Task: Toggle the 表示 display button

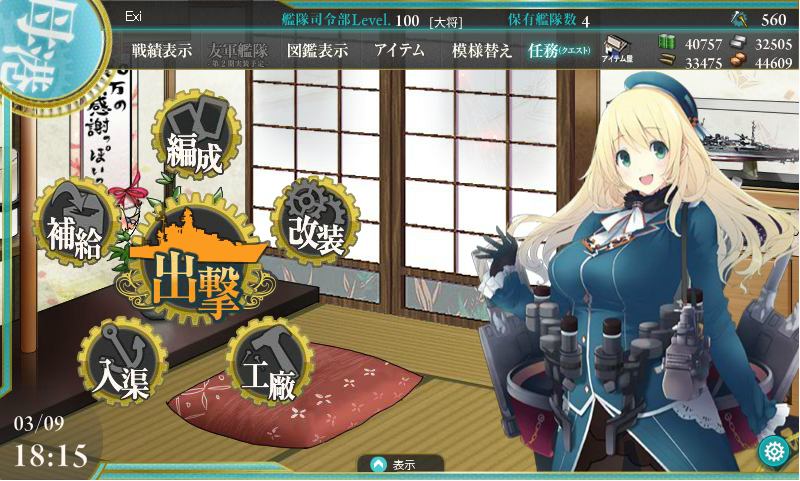Action: [x=401, y=464]
